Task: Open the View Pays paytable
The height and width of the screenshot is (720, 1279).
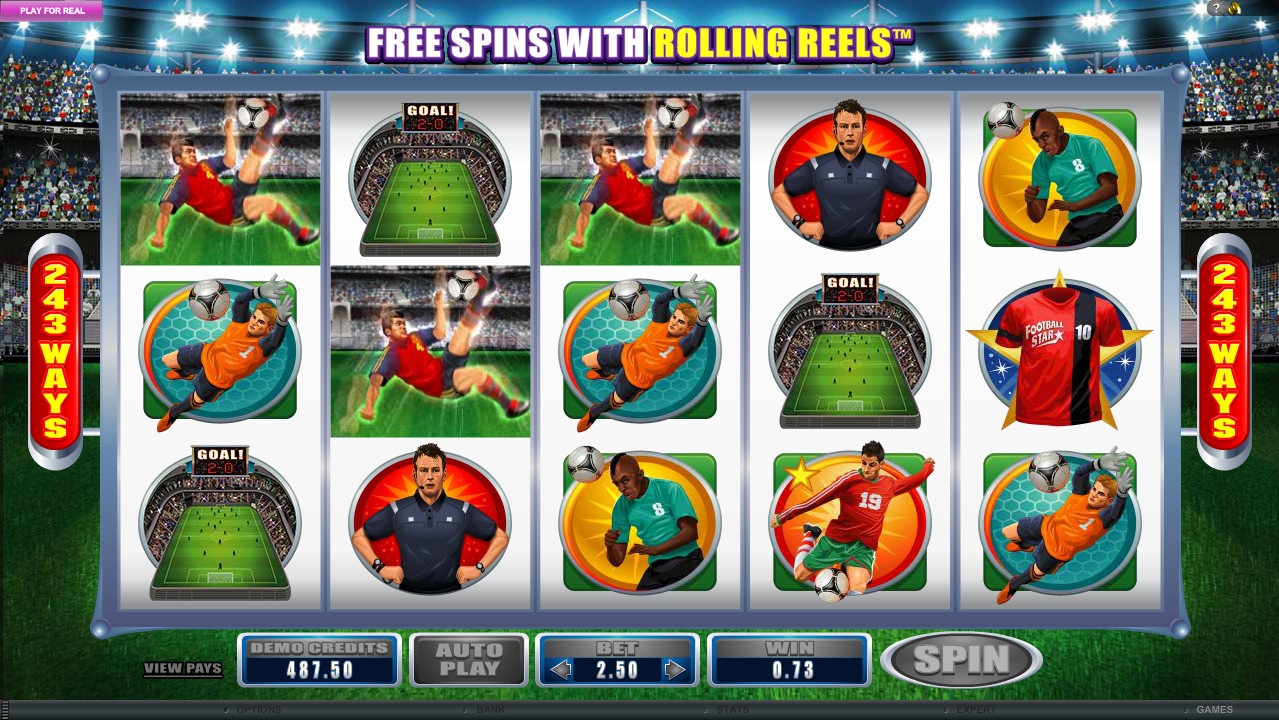Action: (182, 668)
